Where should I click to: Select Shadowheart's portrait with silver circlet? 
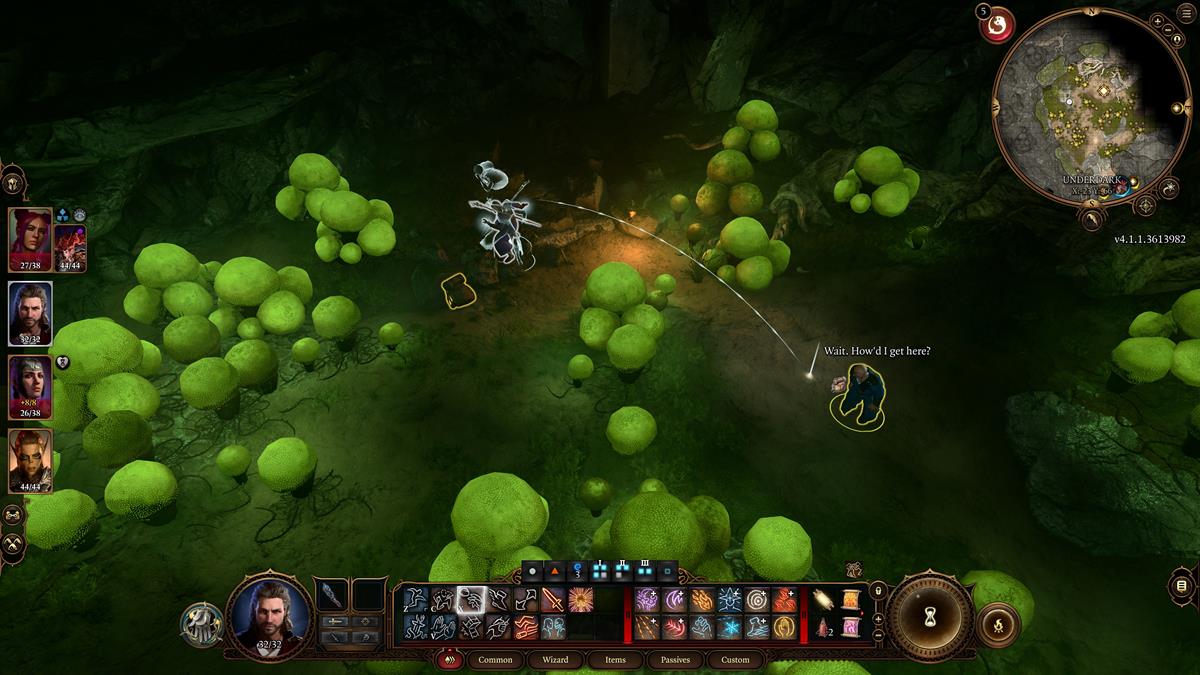pyautogui.click(x=30, y=387)
